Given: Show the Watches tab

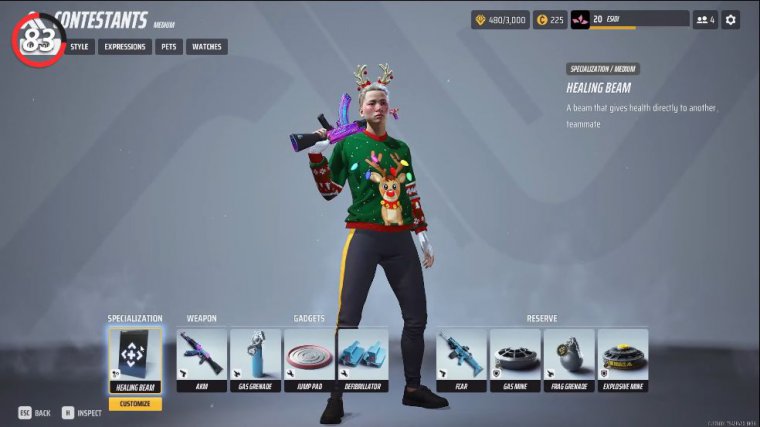Looking at the screenshot, I should pos(206,46).
